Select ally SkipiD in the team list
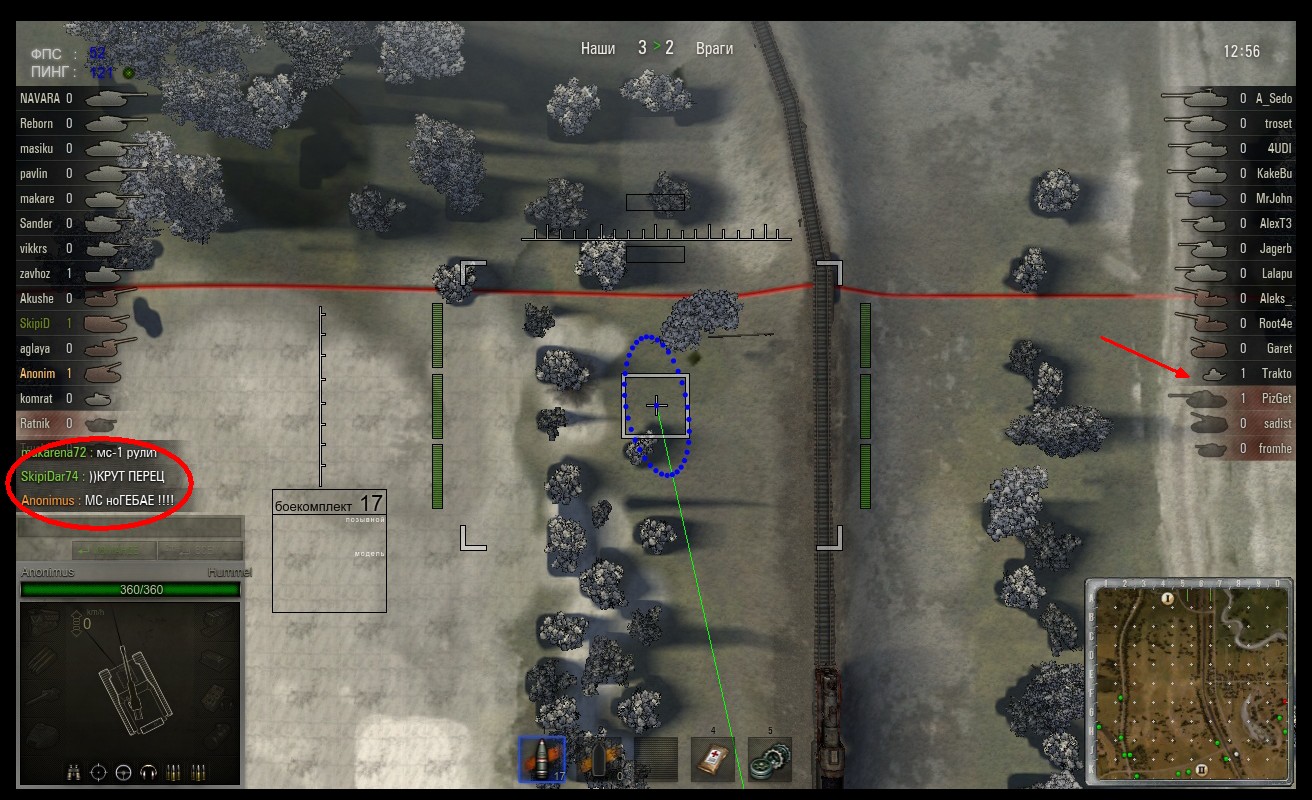Viewport: 1312px width, 800px height. click(35, 324)
